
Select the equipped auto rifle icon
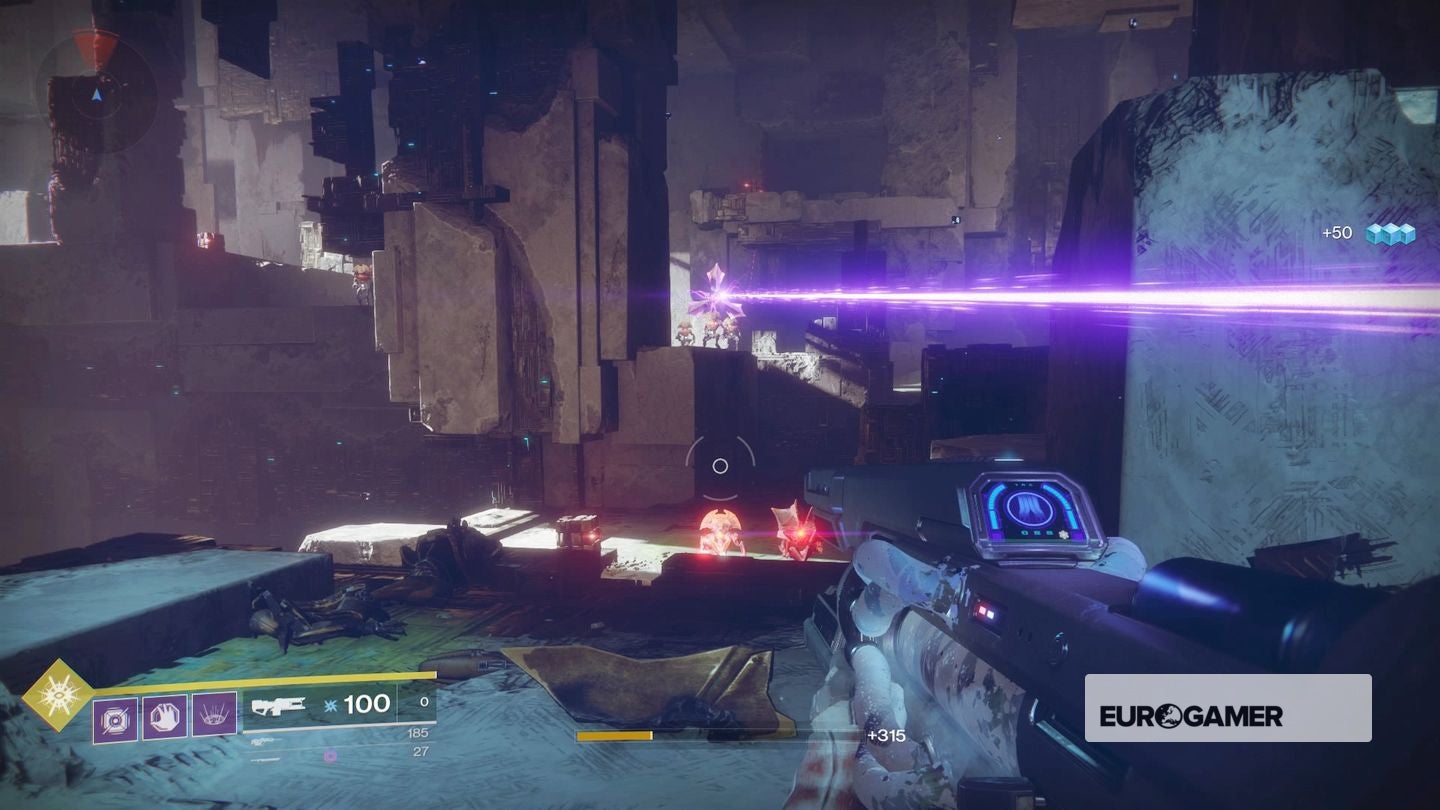coord(278,707)
